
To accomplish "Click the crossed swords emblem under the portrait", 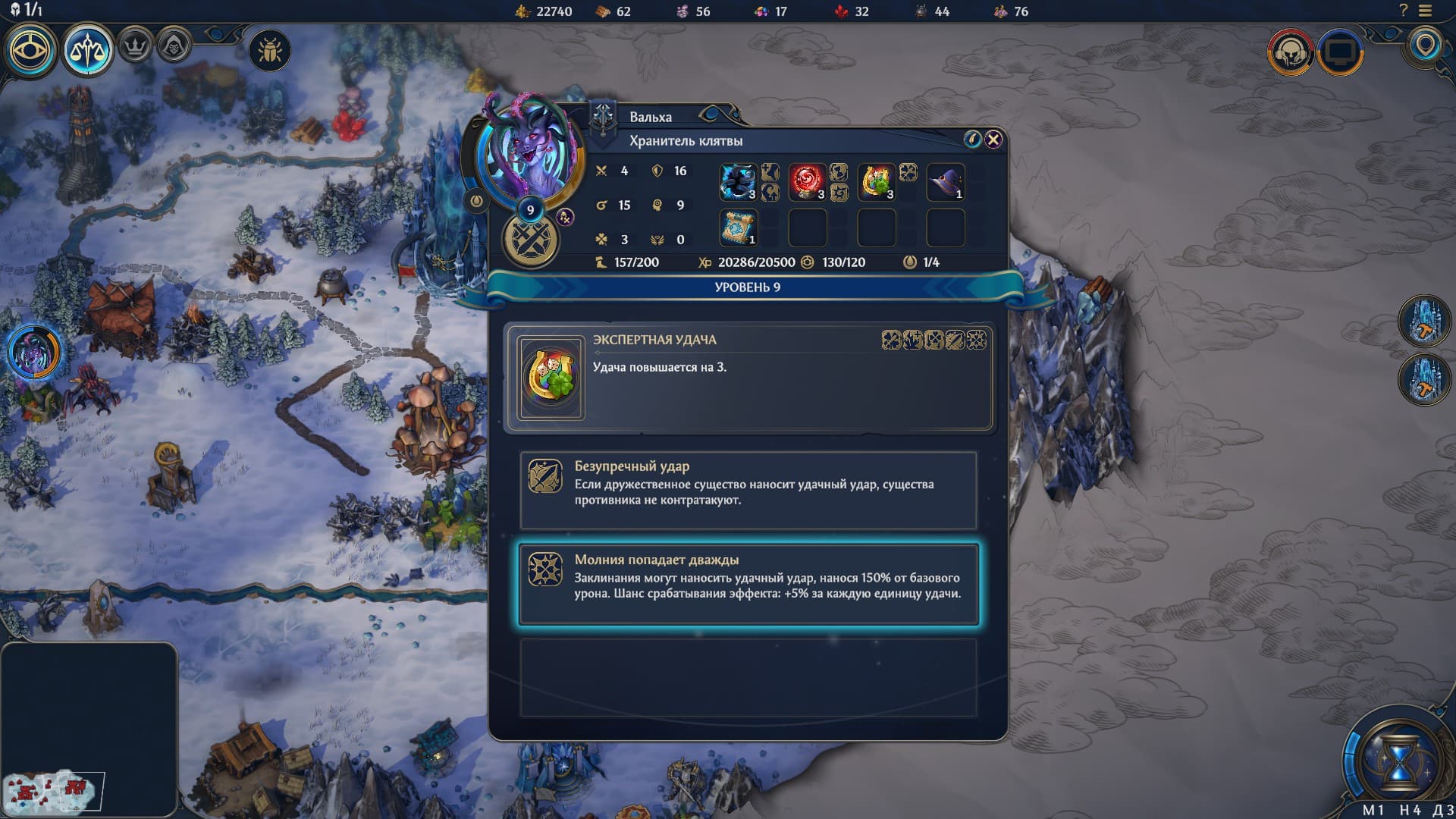I will coord(531,240).
